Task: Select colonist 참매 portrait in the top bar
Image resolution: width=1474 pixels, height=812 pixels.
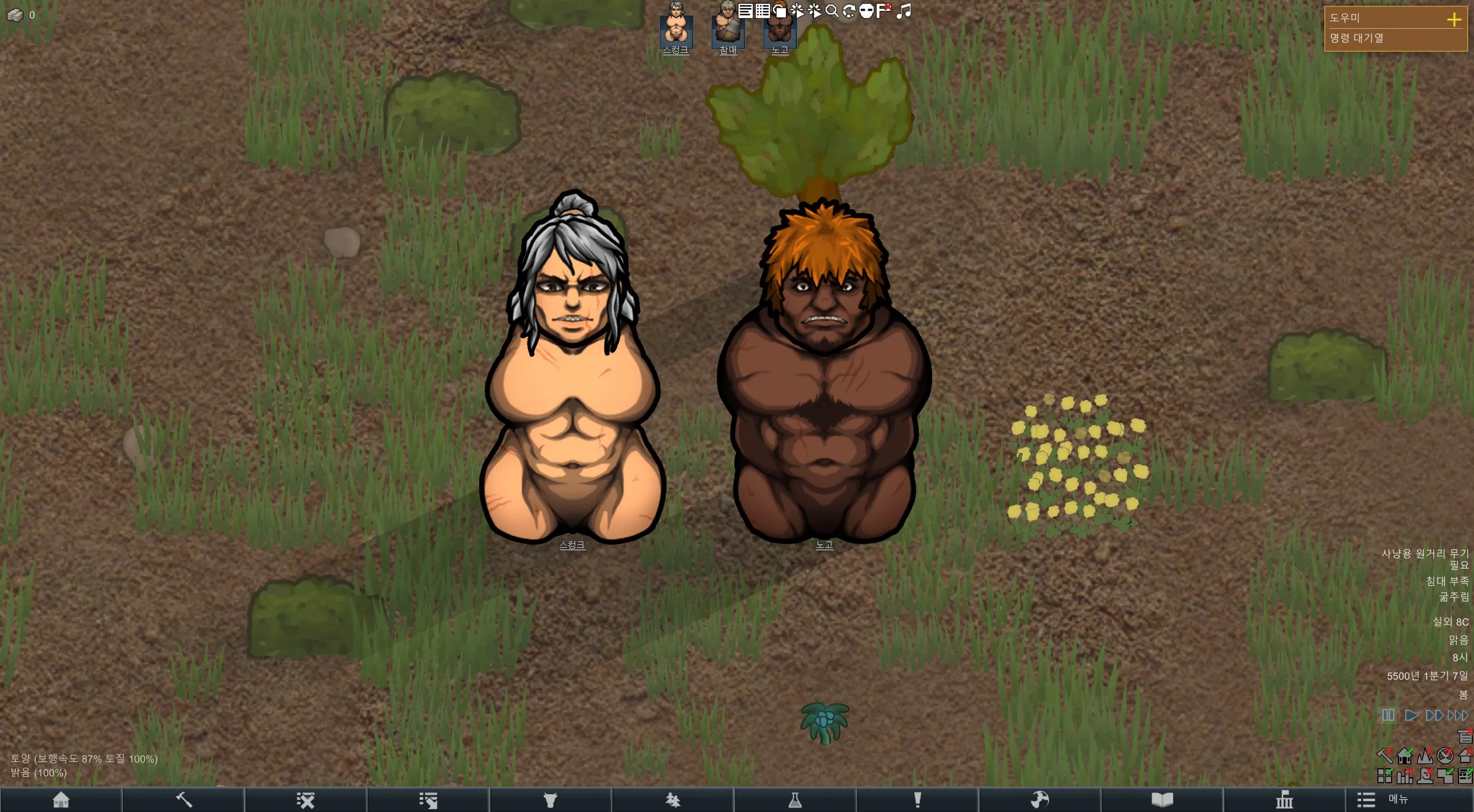Action: pyautogui.click(x=728, y=26)
